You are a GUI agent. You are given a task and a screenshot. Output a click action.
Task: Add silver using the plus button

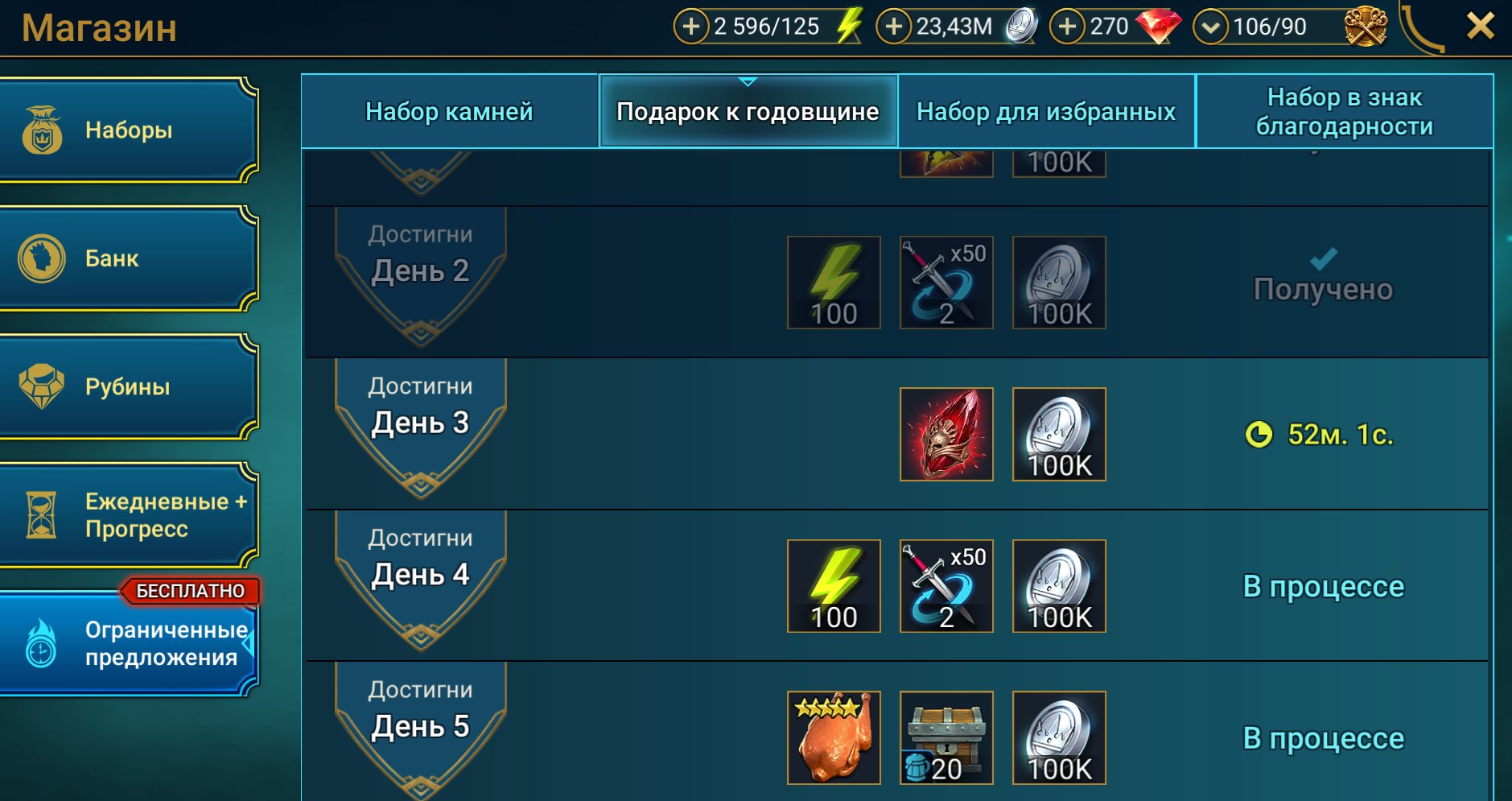tap(893, 27)
